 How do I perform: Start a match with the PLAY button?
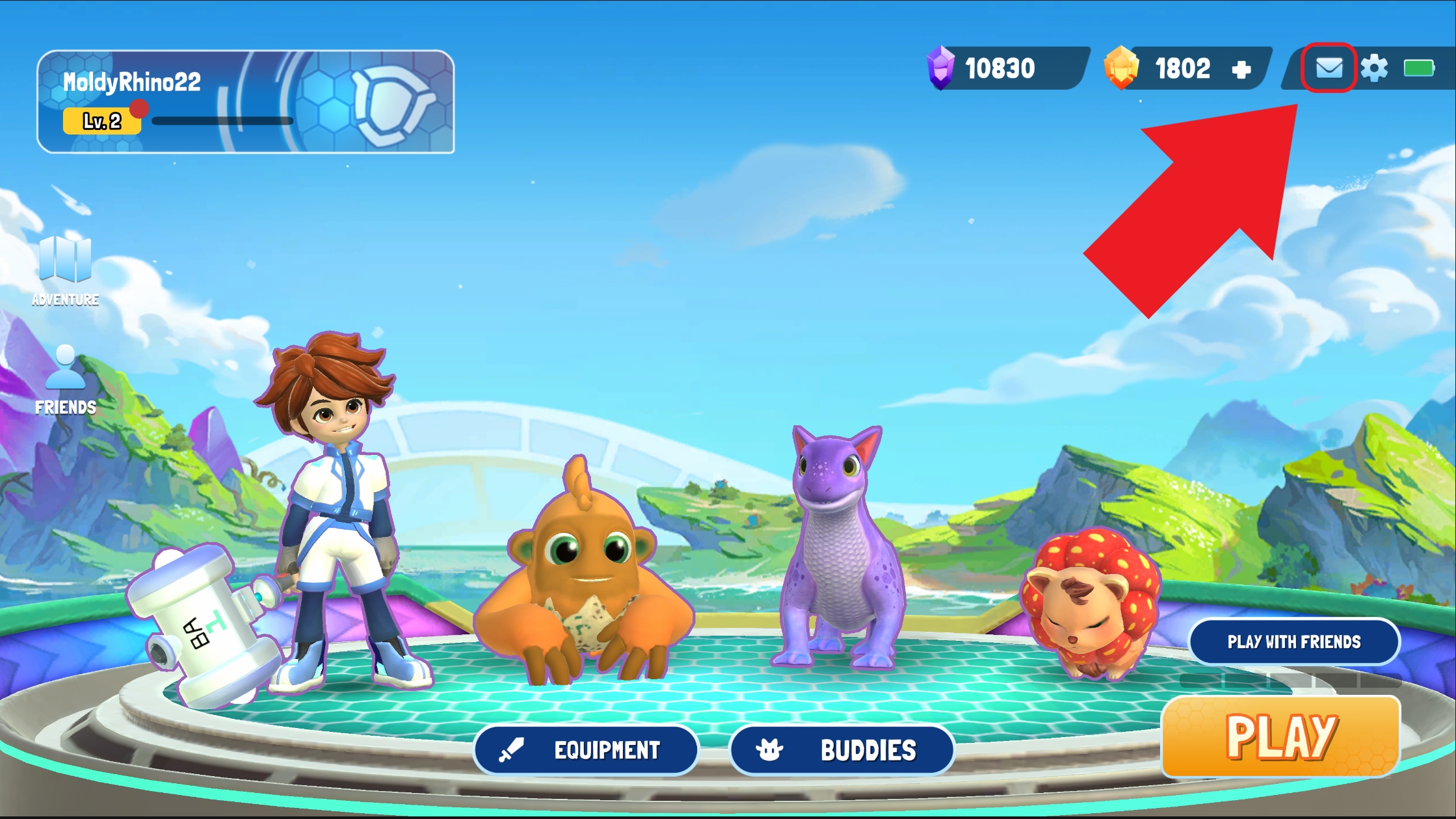point(1280,736)
